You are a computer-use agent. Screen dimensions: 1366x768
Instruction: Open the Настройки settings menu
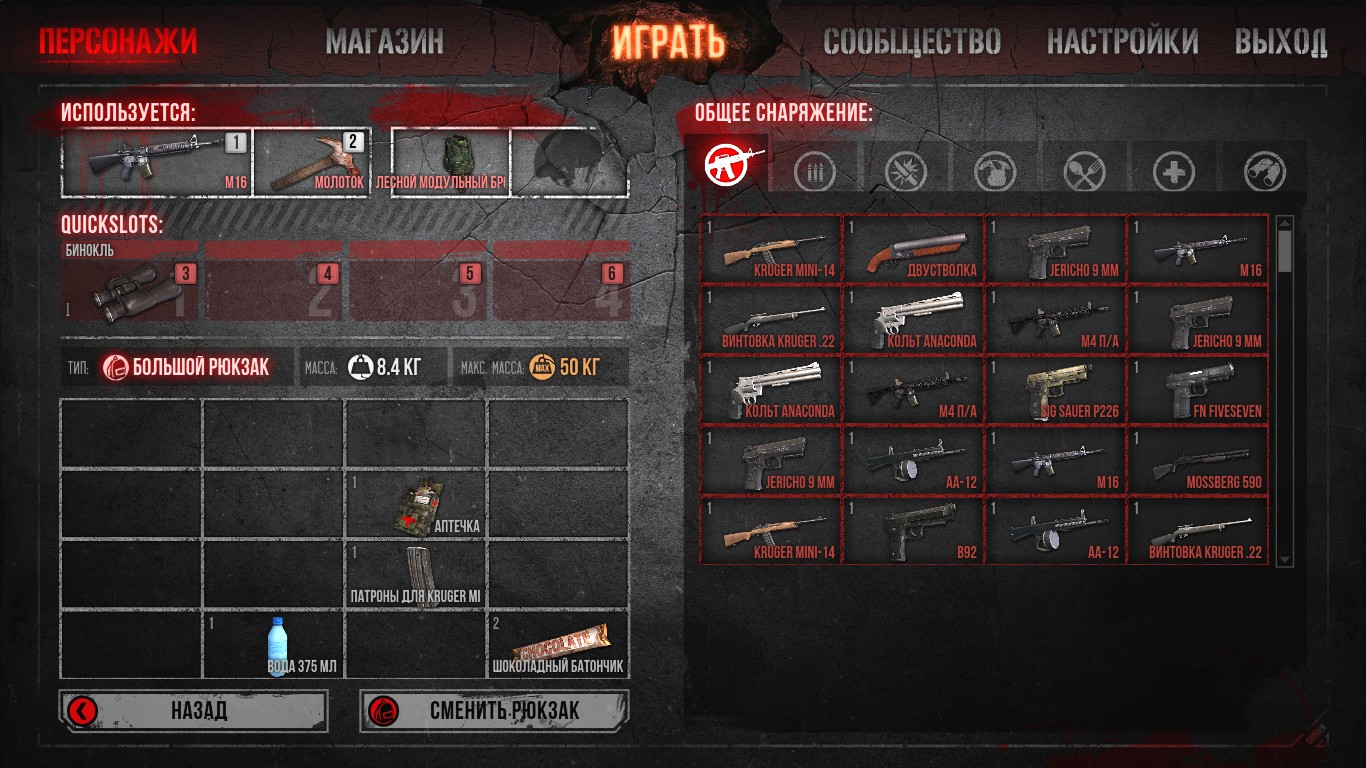(x=1122, y=42)
